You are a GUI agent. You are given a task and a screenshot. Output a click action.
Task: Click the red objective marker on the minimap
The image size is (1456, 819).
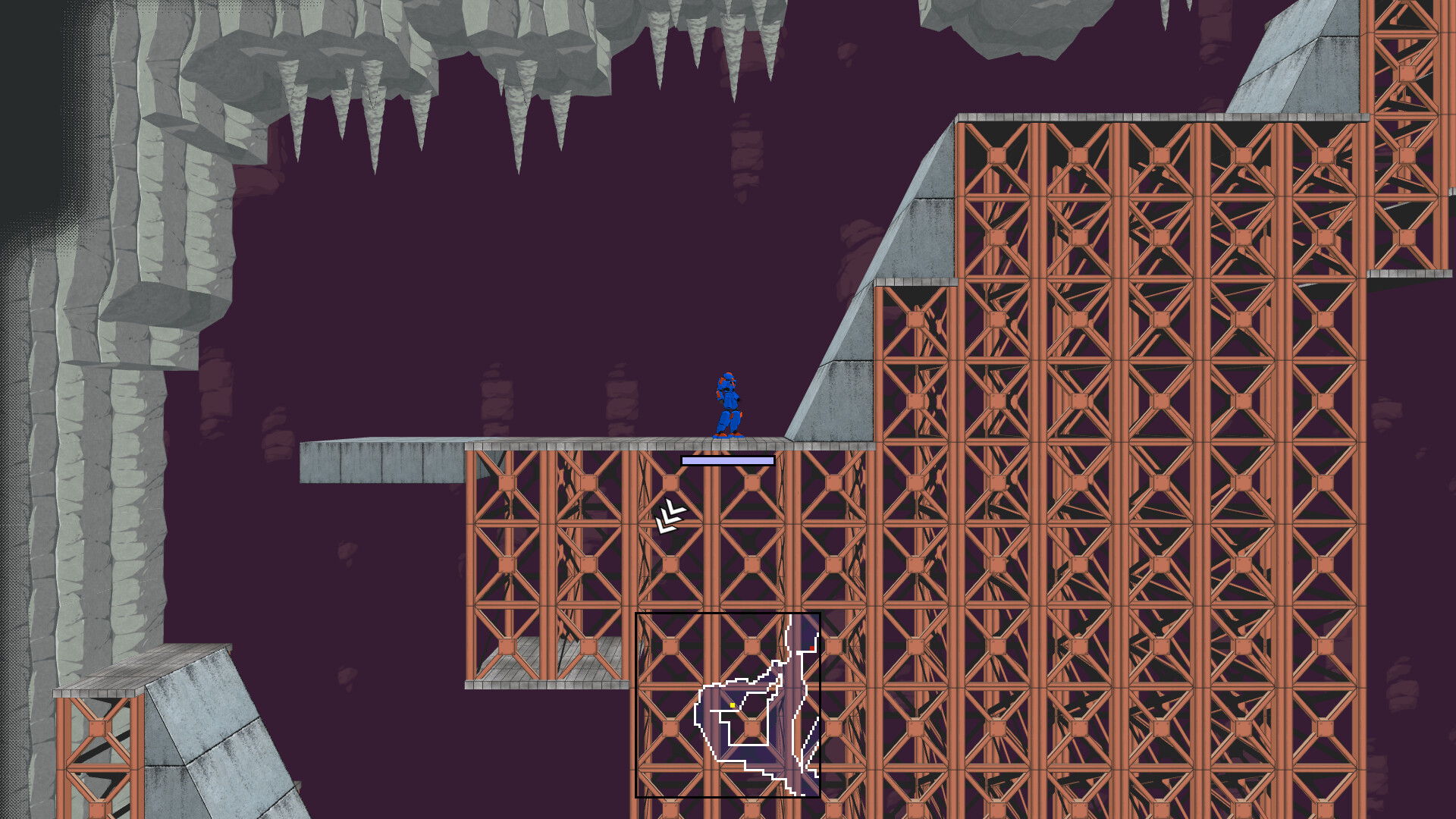click(812, 648)
